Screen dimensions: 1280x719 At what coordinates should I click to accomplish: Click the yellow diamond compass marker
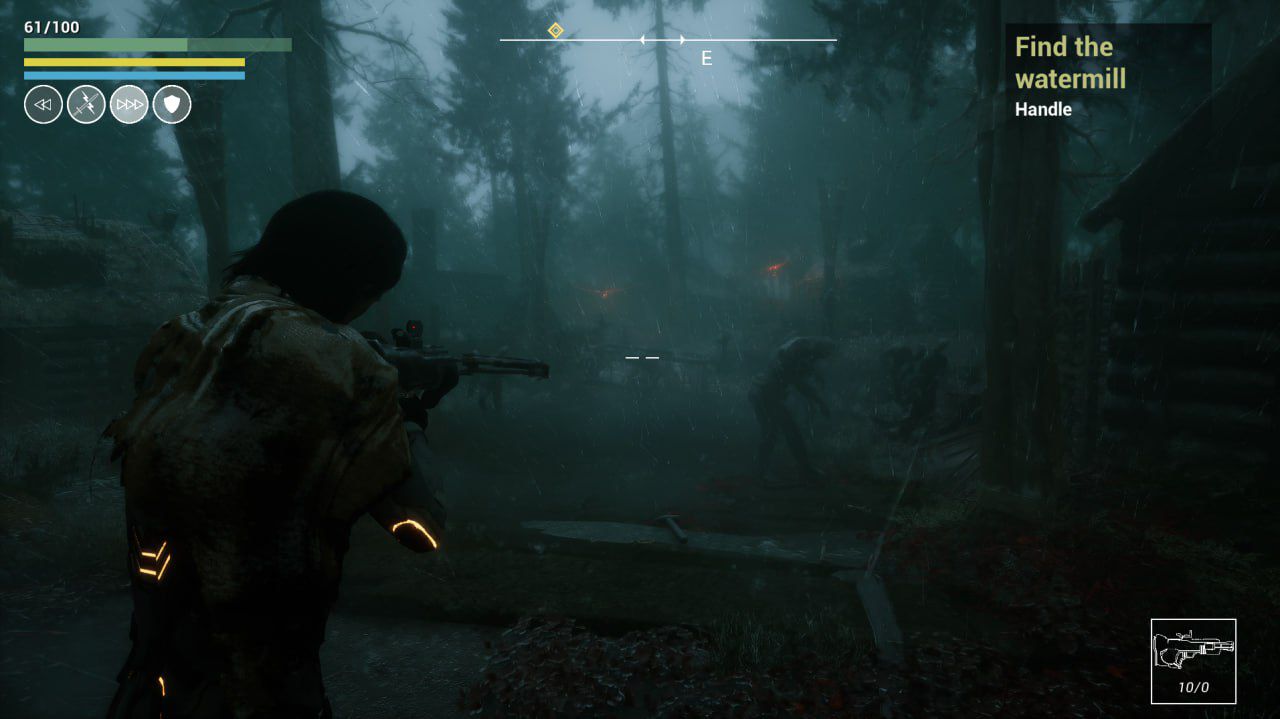coord(556,31)
